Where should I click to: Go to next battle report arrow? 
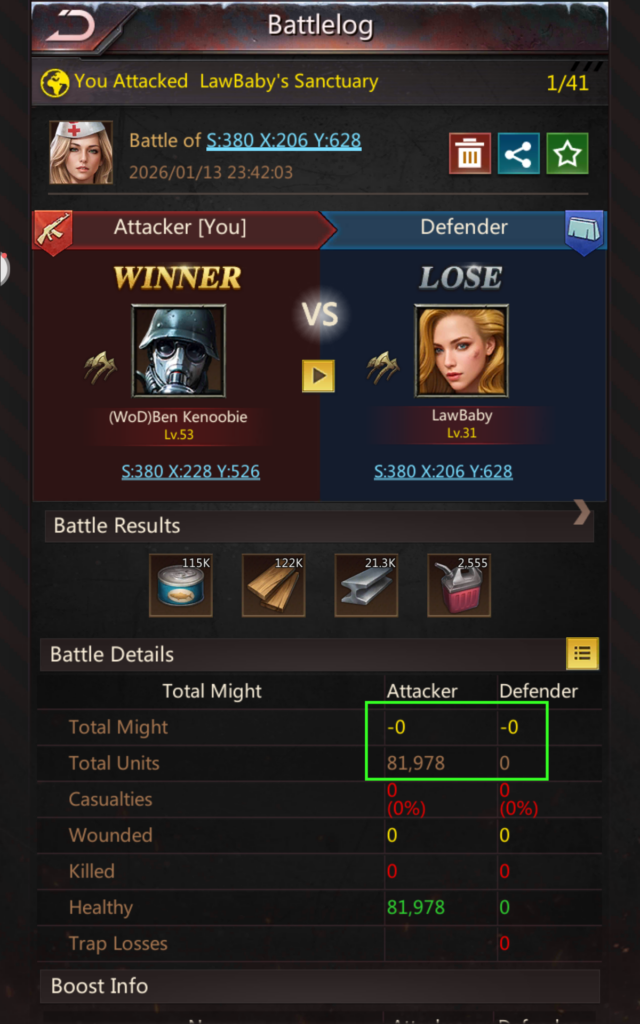[582, 514]
